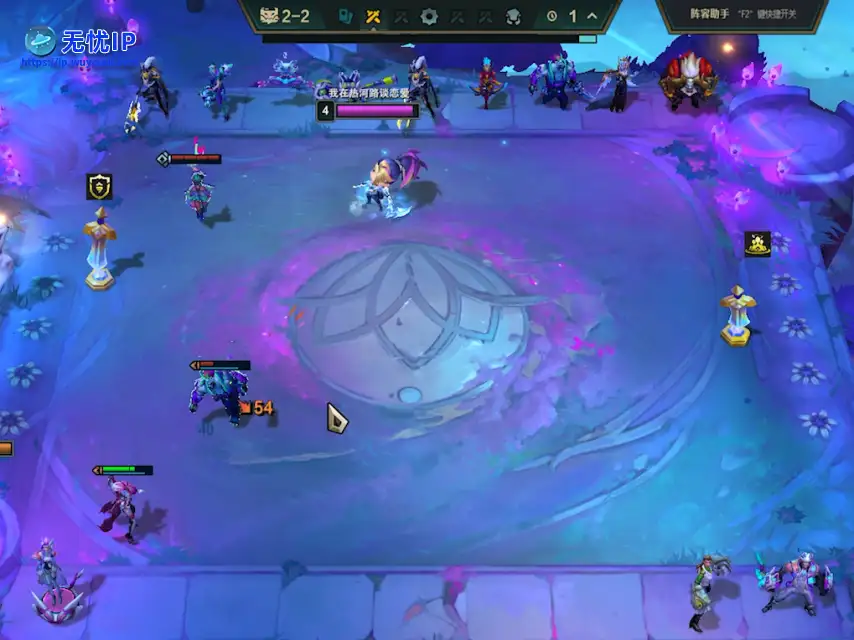Choose the monster head round icon
This screenshot has height=640, width=854.
pyautogui.click(x=513, y=16)
